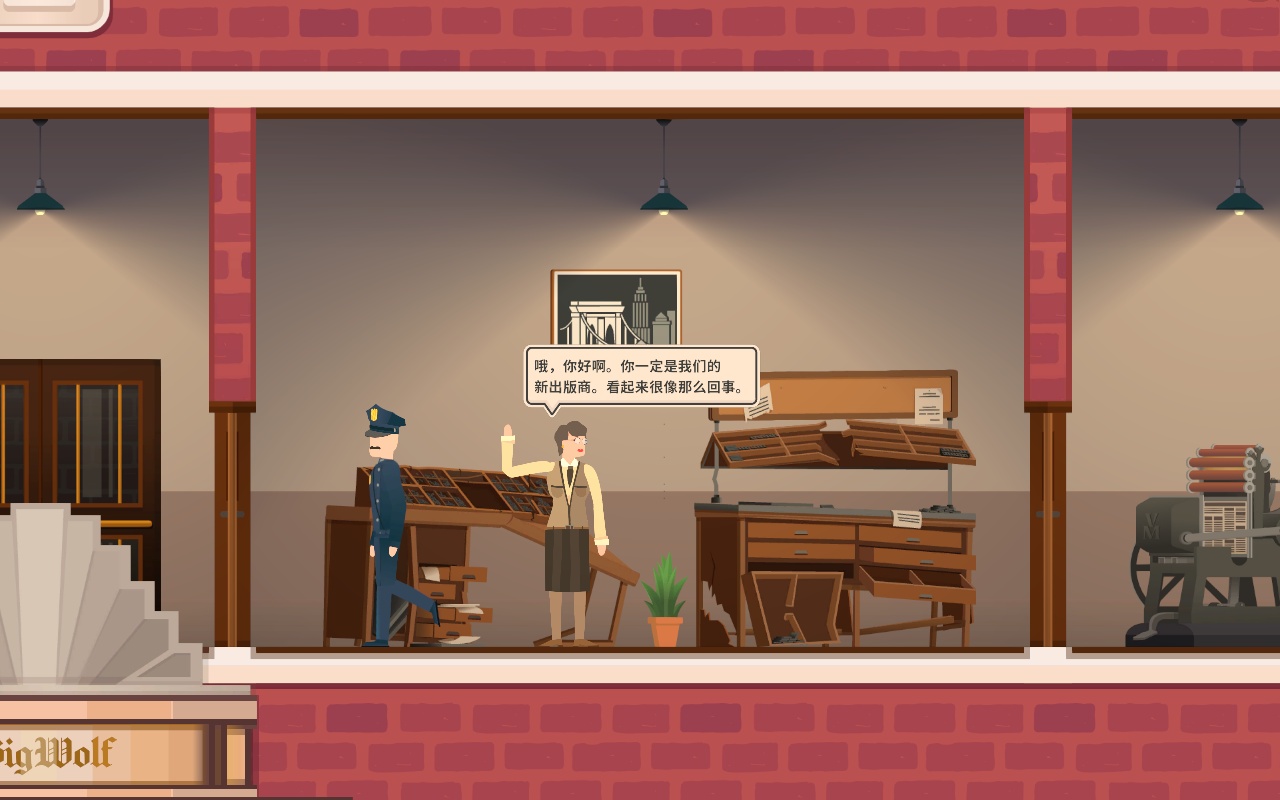
Task: Open the wooden double doors
Action: pos(80,450)
